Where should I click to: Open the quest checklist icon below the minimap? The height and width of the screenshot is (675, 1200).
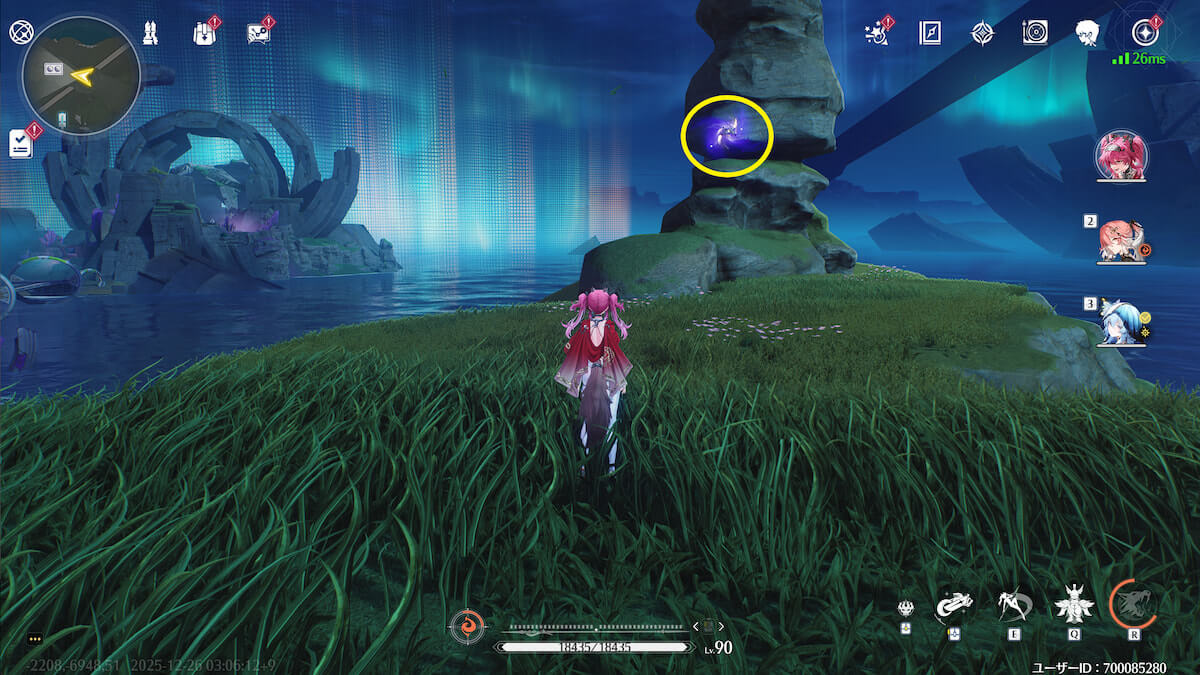[x=22, y=143]
